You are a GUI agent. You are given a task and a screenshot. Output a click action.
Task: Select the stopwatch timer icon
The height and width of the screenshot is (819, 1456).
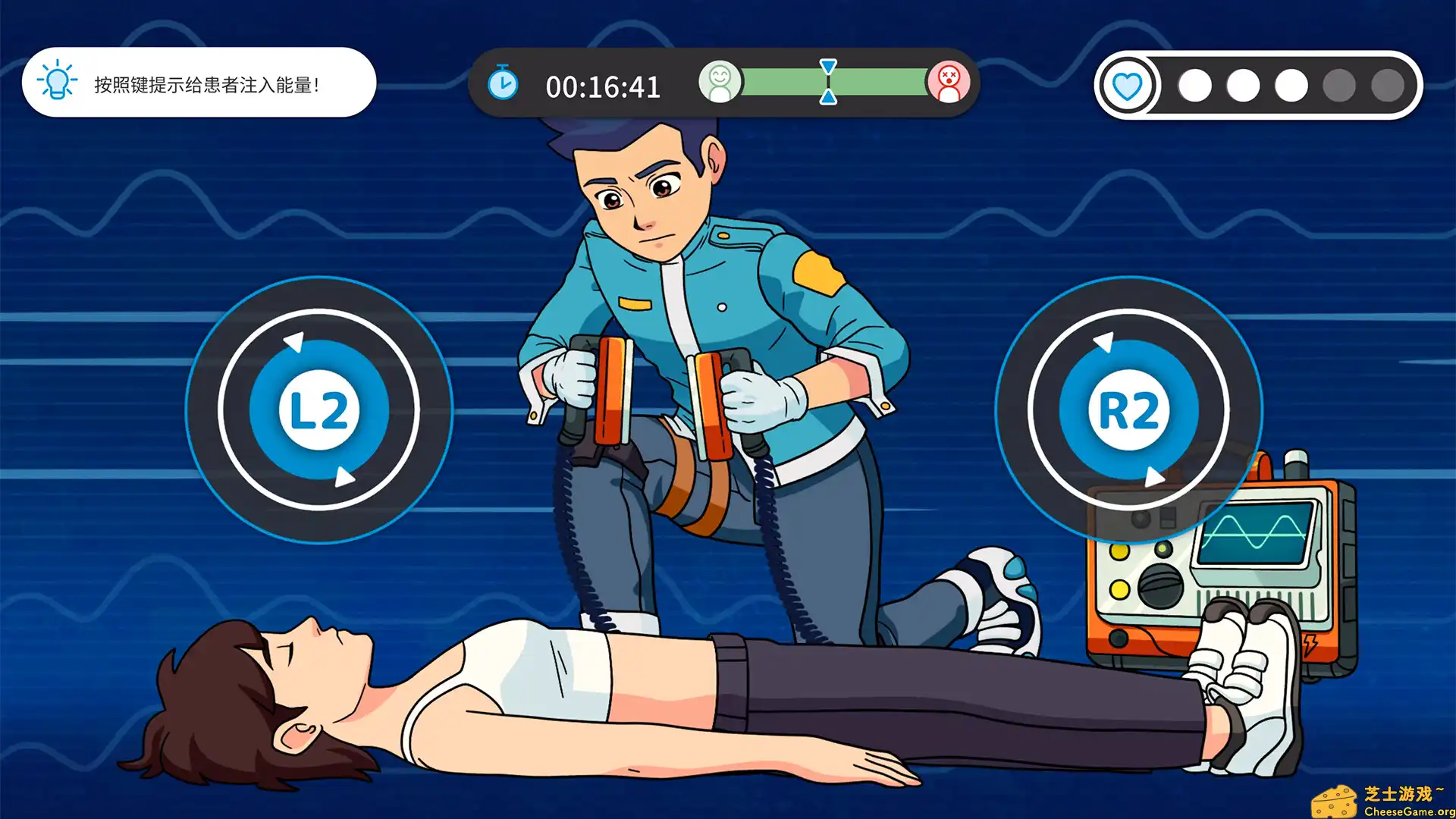tap(501, 84)
